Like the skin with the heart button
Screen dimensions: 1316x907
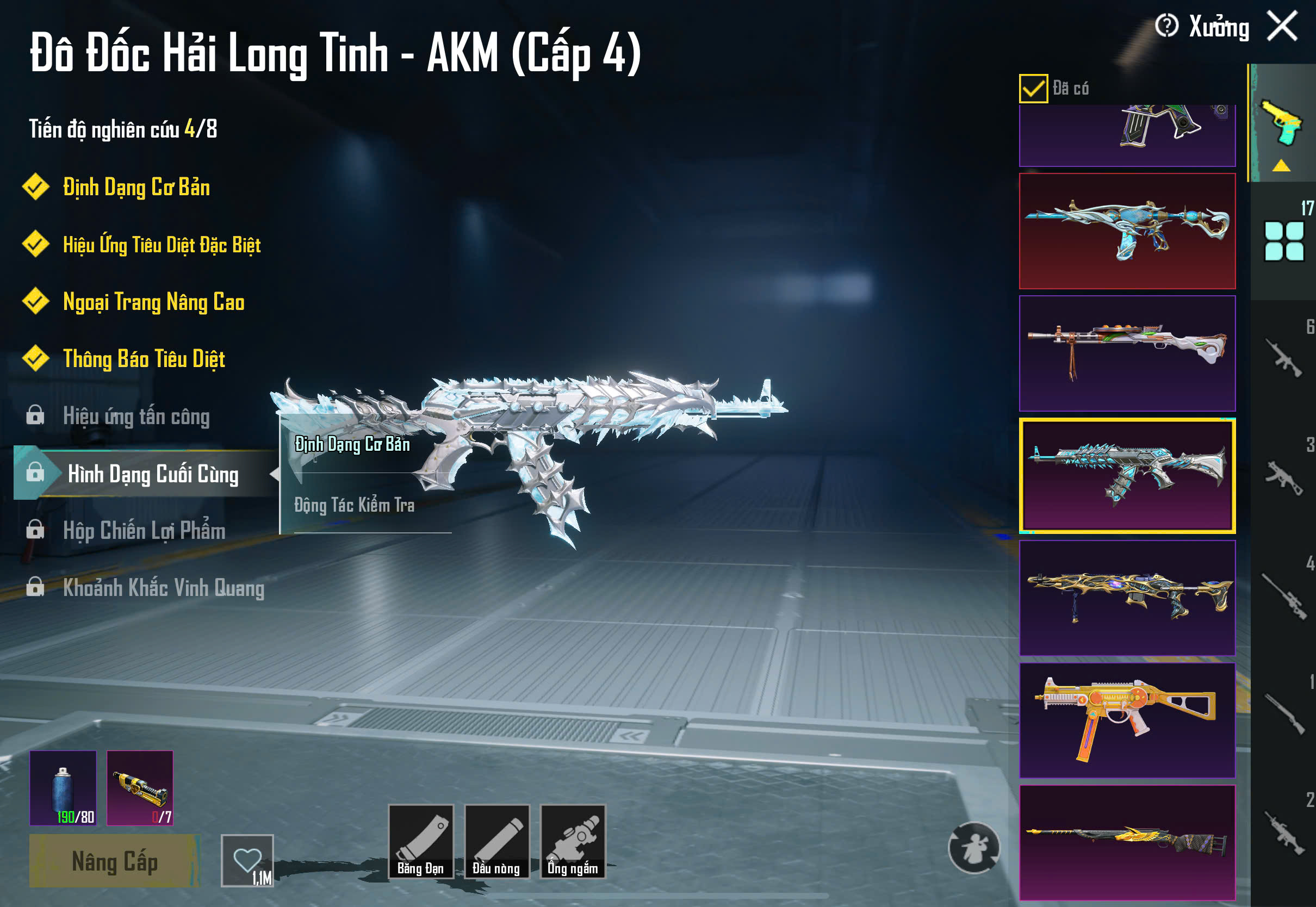[x=247, y=860]
